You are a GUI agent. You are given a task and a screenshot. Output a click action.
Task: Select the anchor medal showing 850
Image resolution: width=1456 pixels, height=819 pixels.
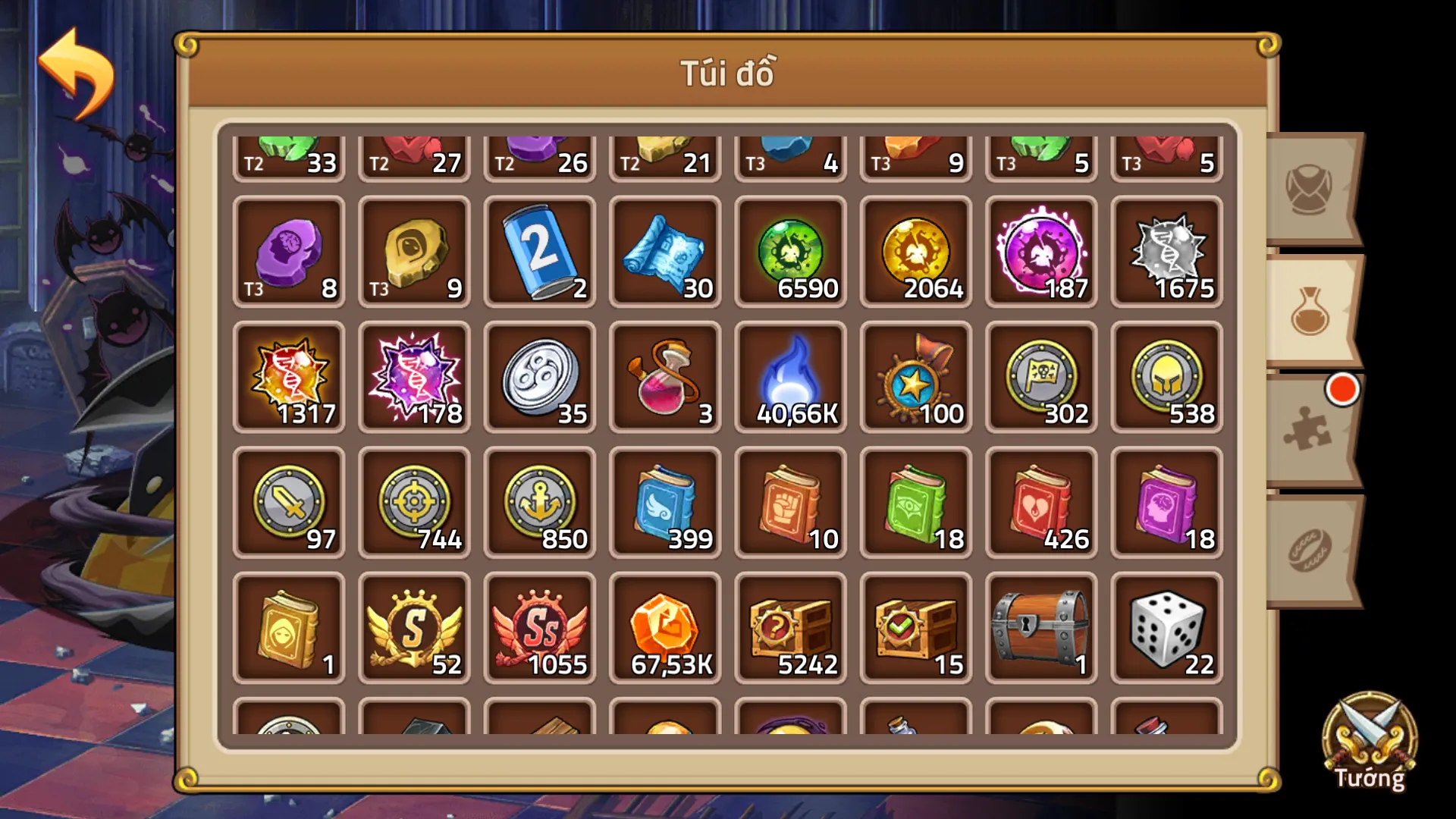(x=538, y=500)
